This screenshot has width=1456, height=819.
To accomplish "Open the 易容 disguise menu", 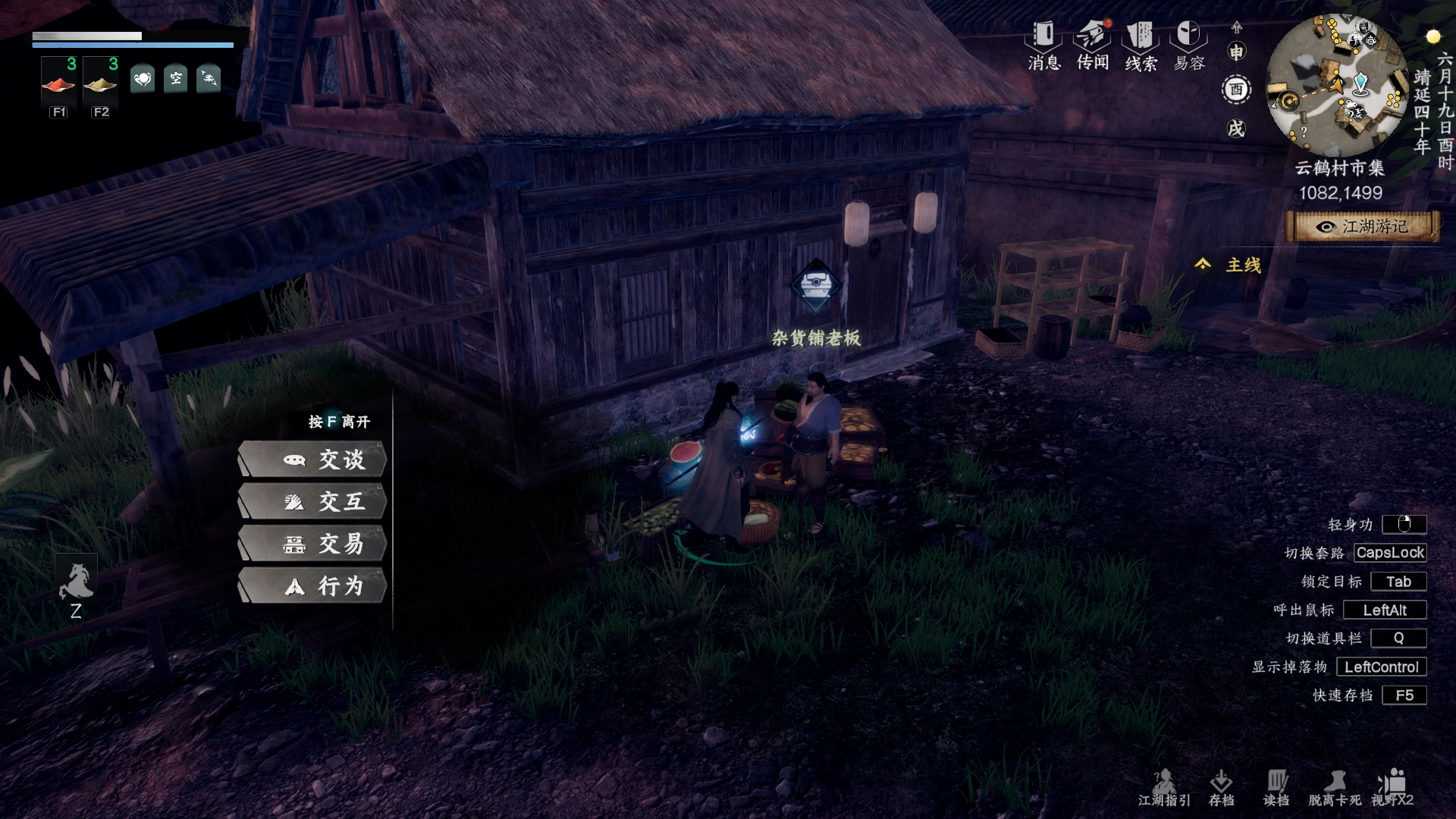I will [x=1189, y=45].
